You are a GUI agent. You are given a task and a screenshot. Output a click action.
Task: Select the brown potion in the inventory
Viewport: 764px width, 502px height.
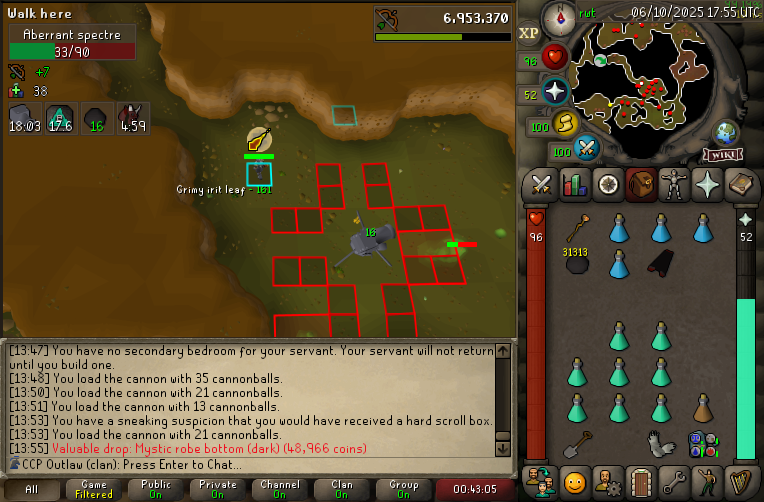pos(702,407)
